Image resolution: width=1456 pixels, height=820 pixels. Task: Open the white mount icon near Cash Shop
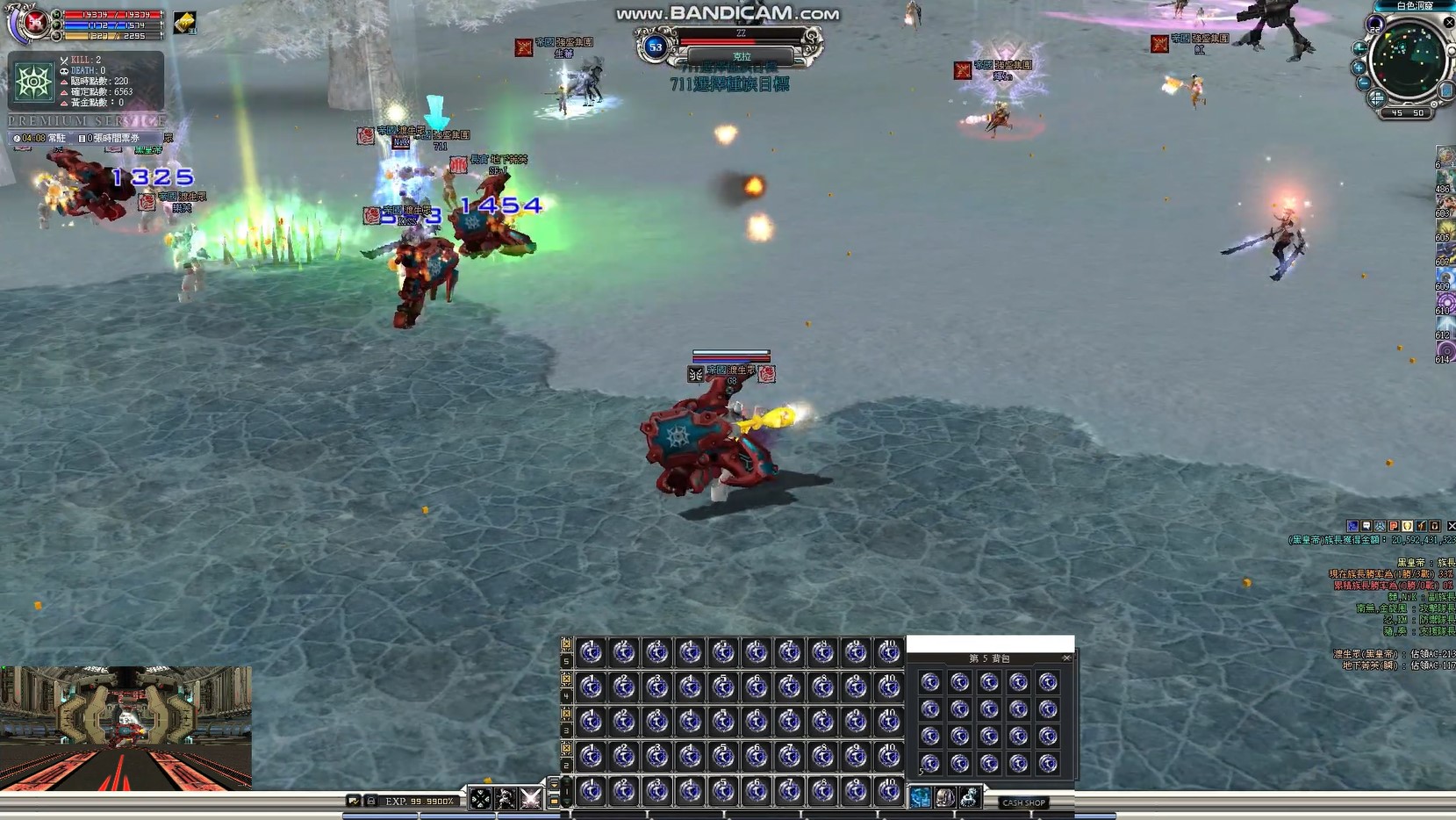click(x=969, y=797)
